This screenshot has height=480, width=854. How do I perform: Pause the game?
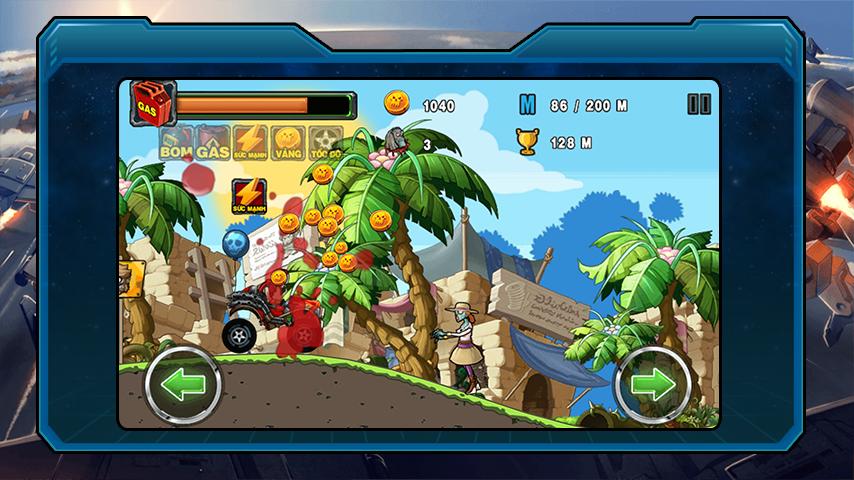(699, 104)
